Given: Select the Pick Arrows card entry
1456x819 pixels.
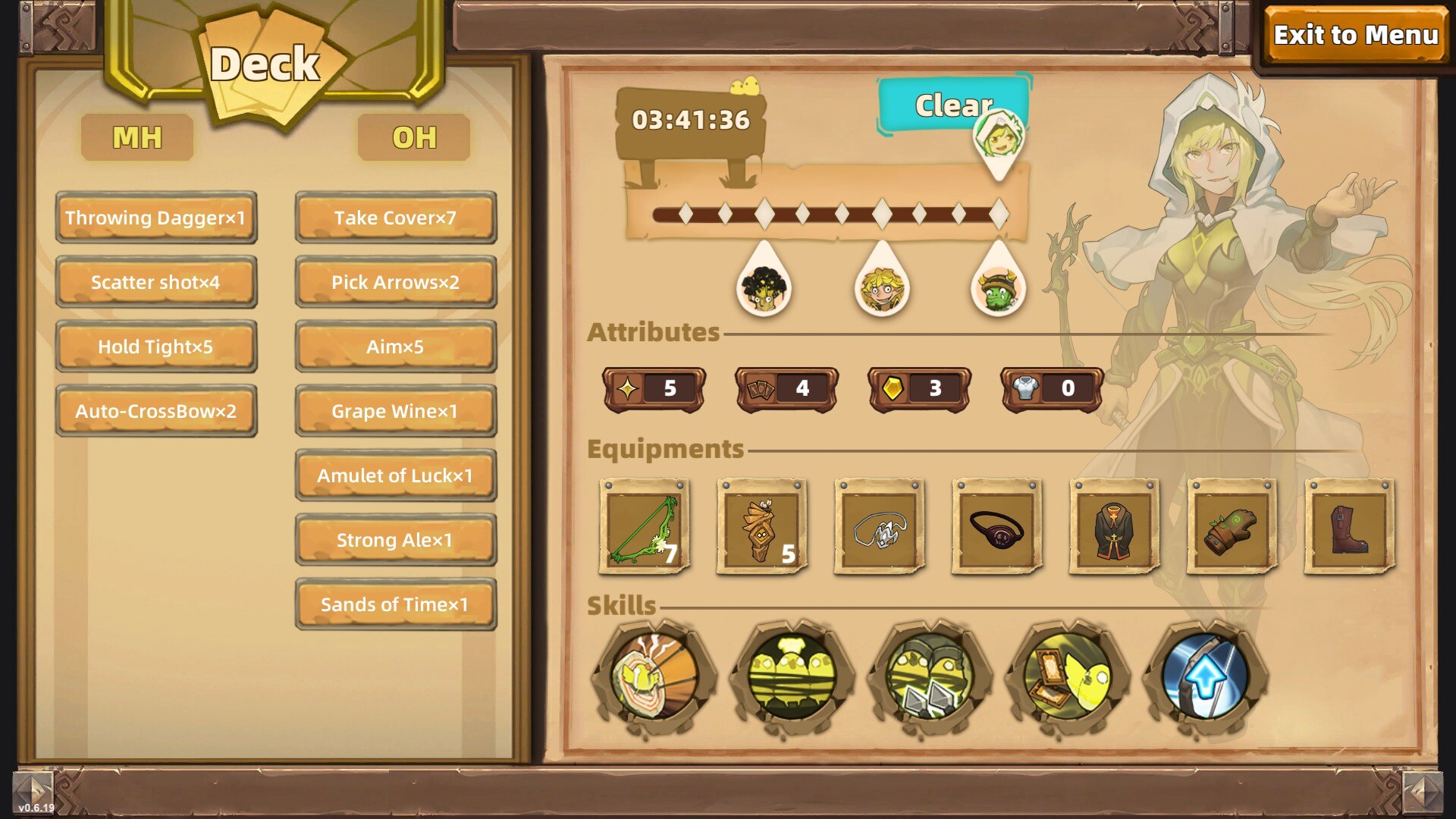Looking at the screenshot, I should coord(395,282).
